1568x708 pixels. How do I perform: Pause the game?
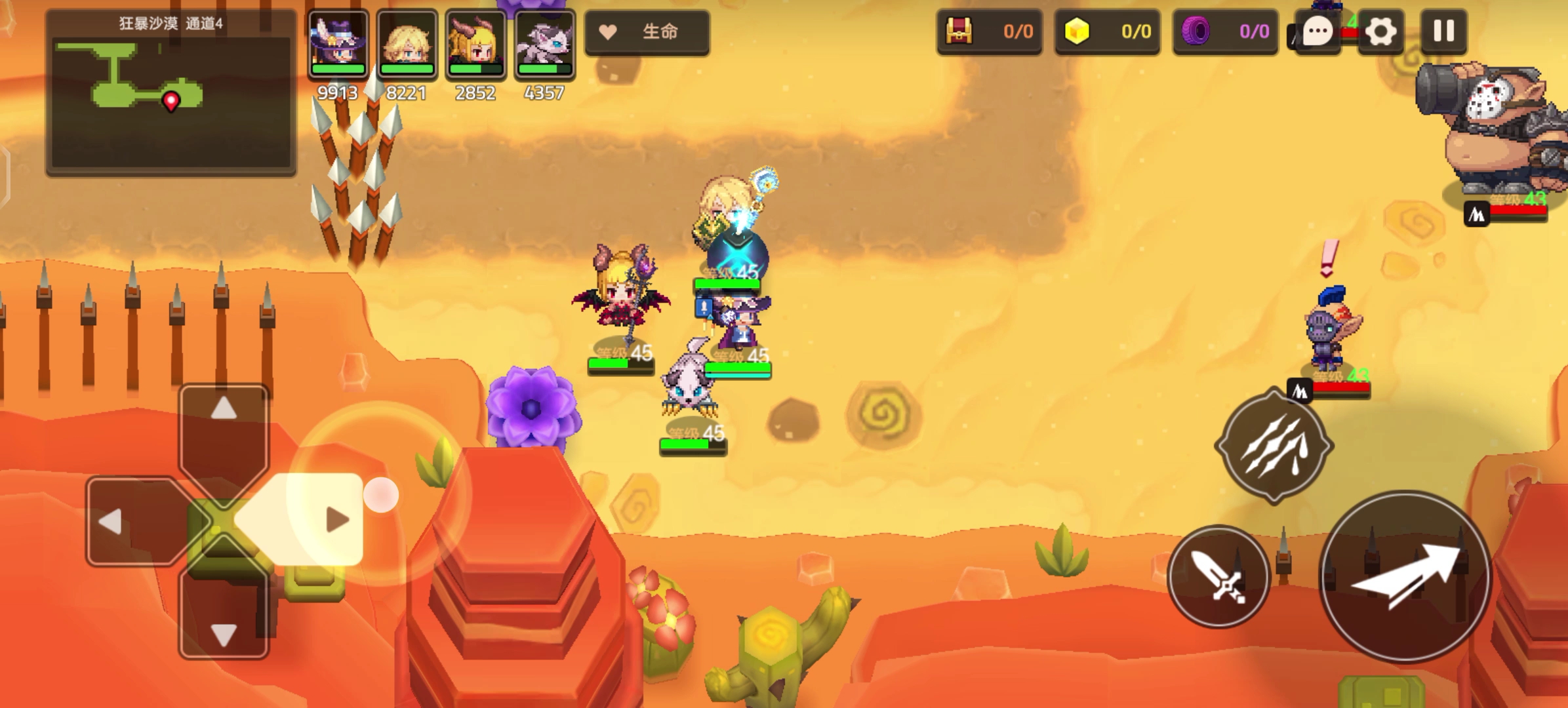1443,31
